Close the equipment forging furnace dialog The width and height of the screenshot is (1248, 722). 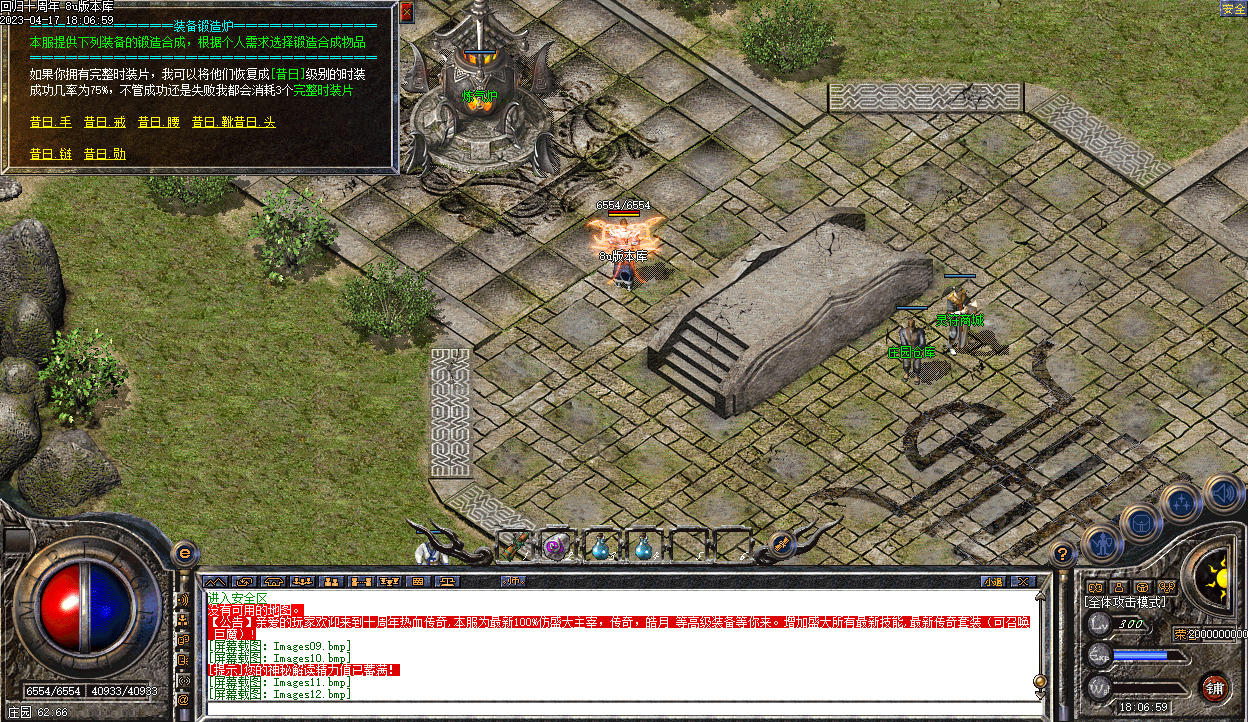(406, 13)
